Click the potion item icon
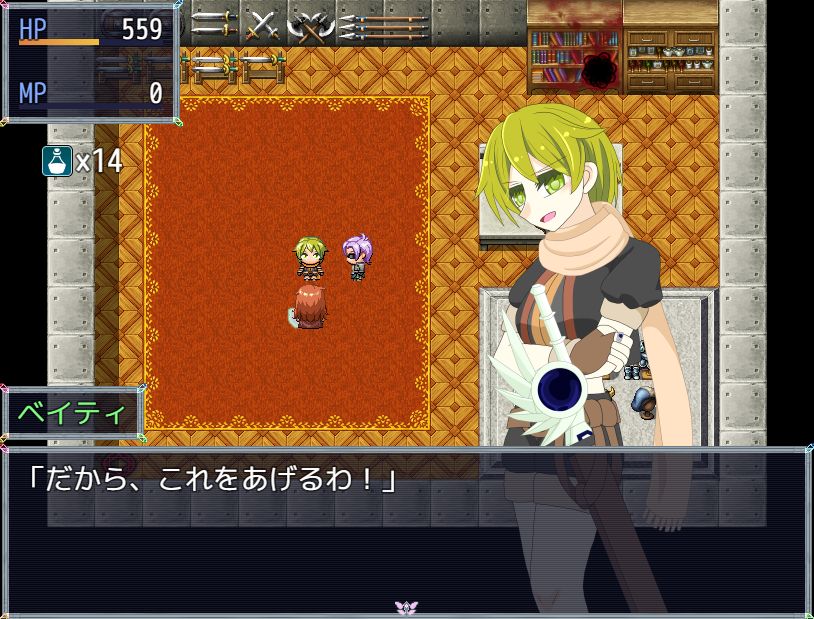814x619 pixels. [x=57, y=160]
